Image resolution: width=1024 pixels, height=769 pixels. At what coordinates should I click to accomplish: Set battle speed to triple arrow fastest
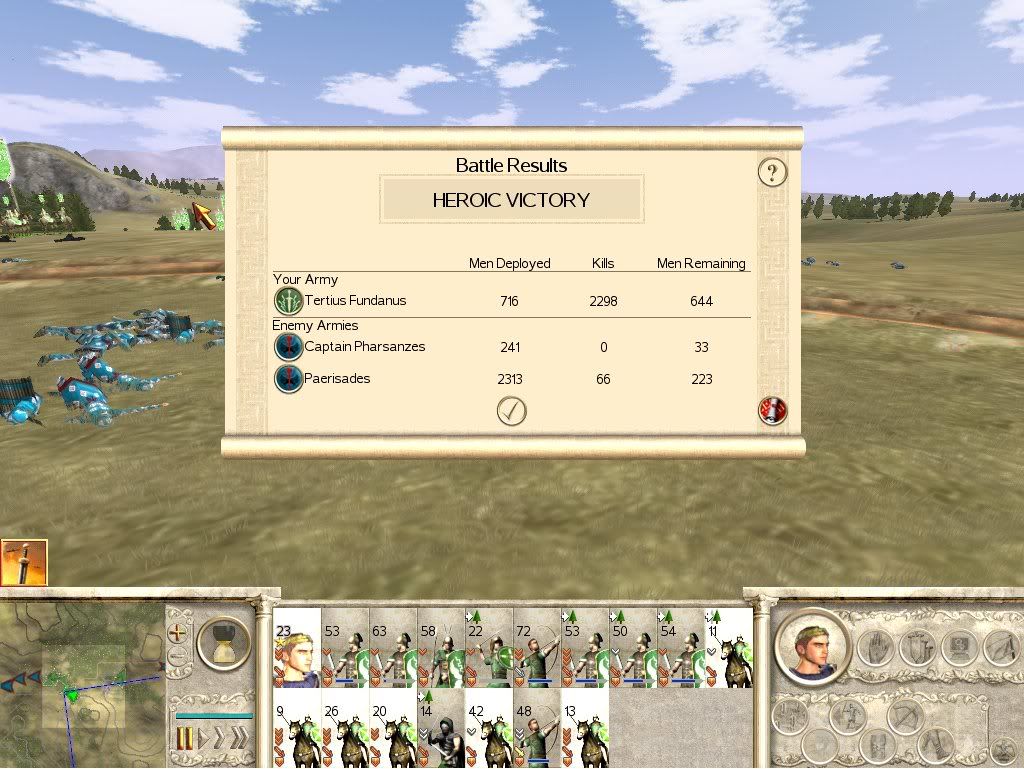pos(238,739)
